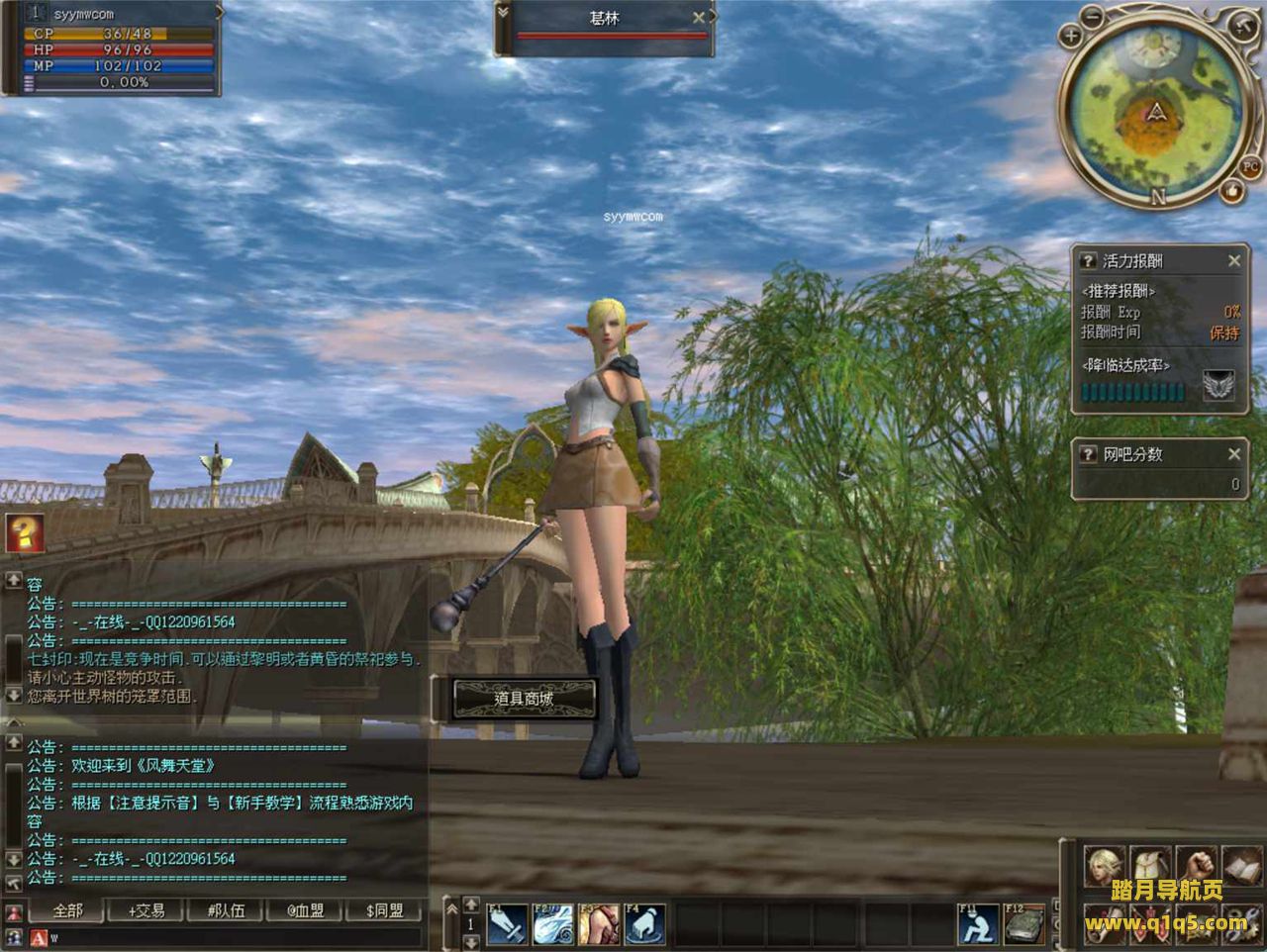Open the character portrait menu icon

[x=1104, y=866]
